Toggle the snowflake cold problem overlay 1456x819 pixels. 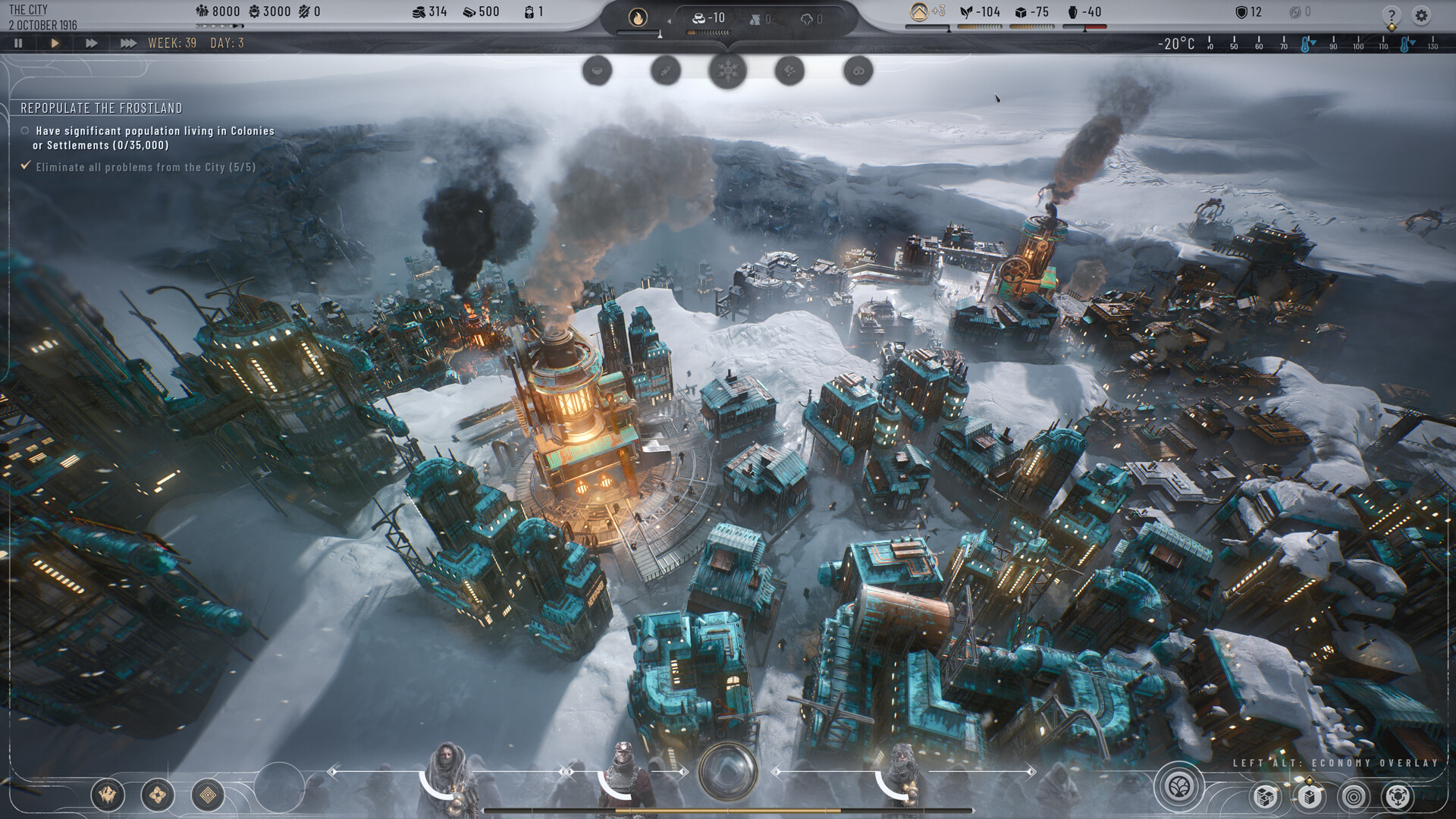point(727,71)
